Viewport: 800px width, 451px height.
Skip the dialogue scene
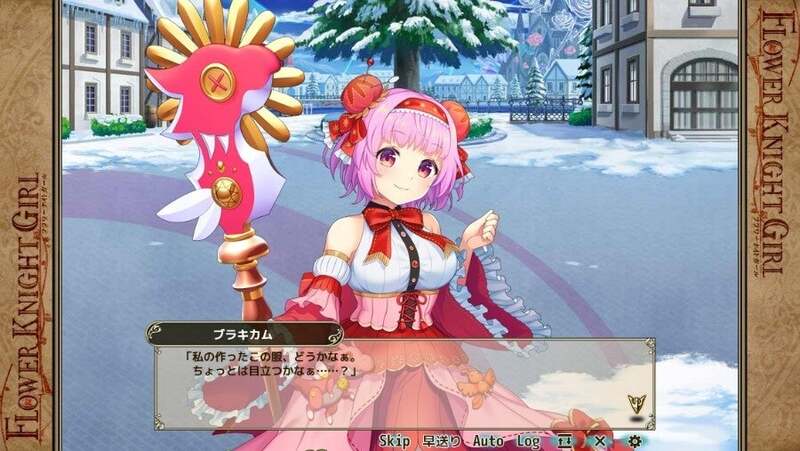tap(395, 440)
